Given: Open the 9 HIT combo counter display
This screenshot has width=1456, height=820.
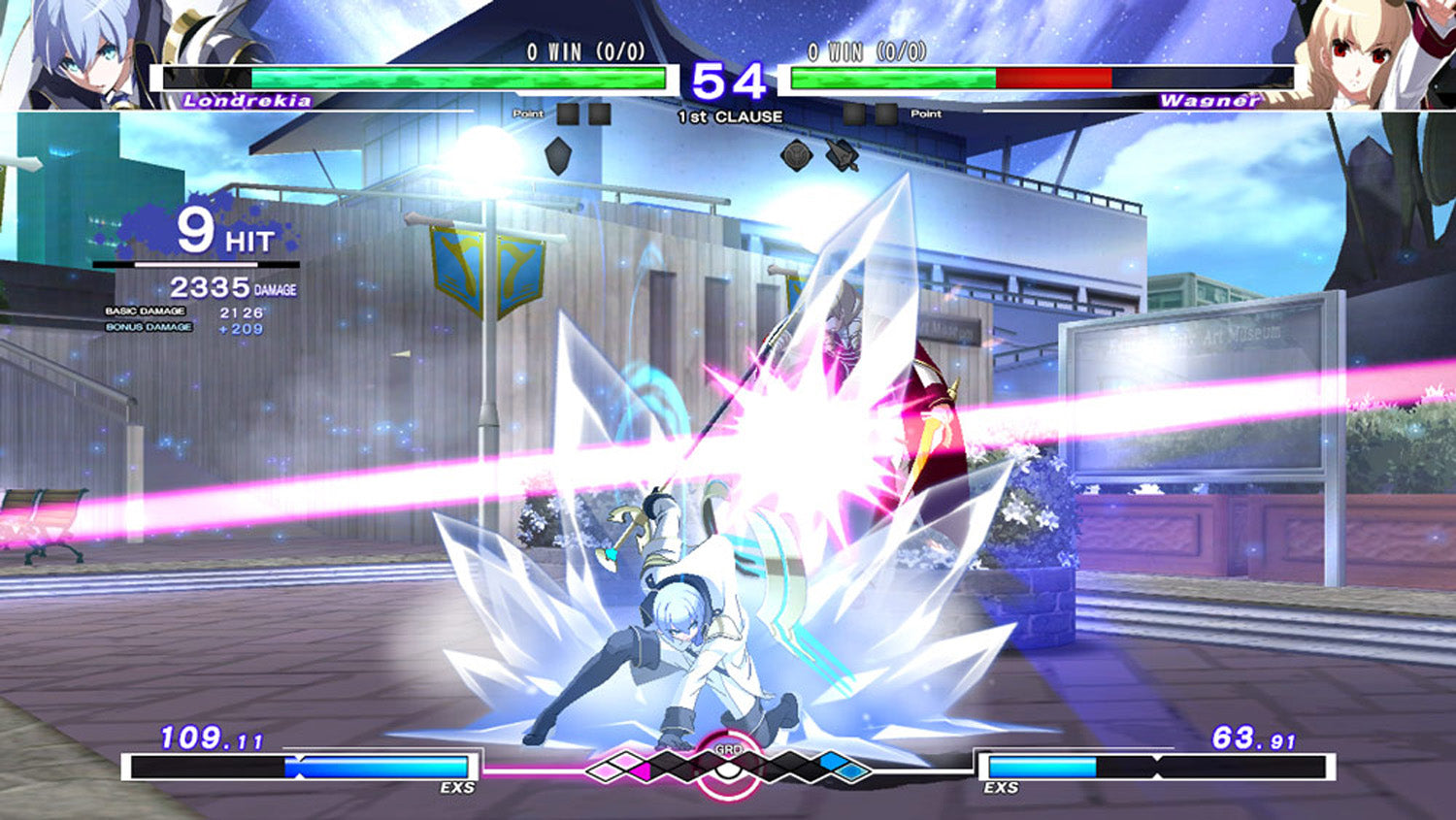Looking at the screenshot, I should 226,231.
